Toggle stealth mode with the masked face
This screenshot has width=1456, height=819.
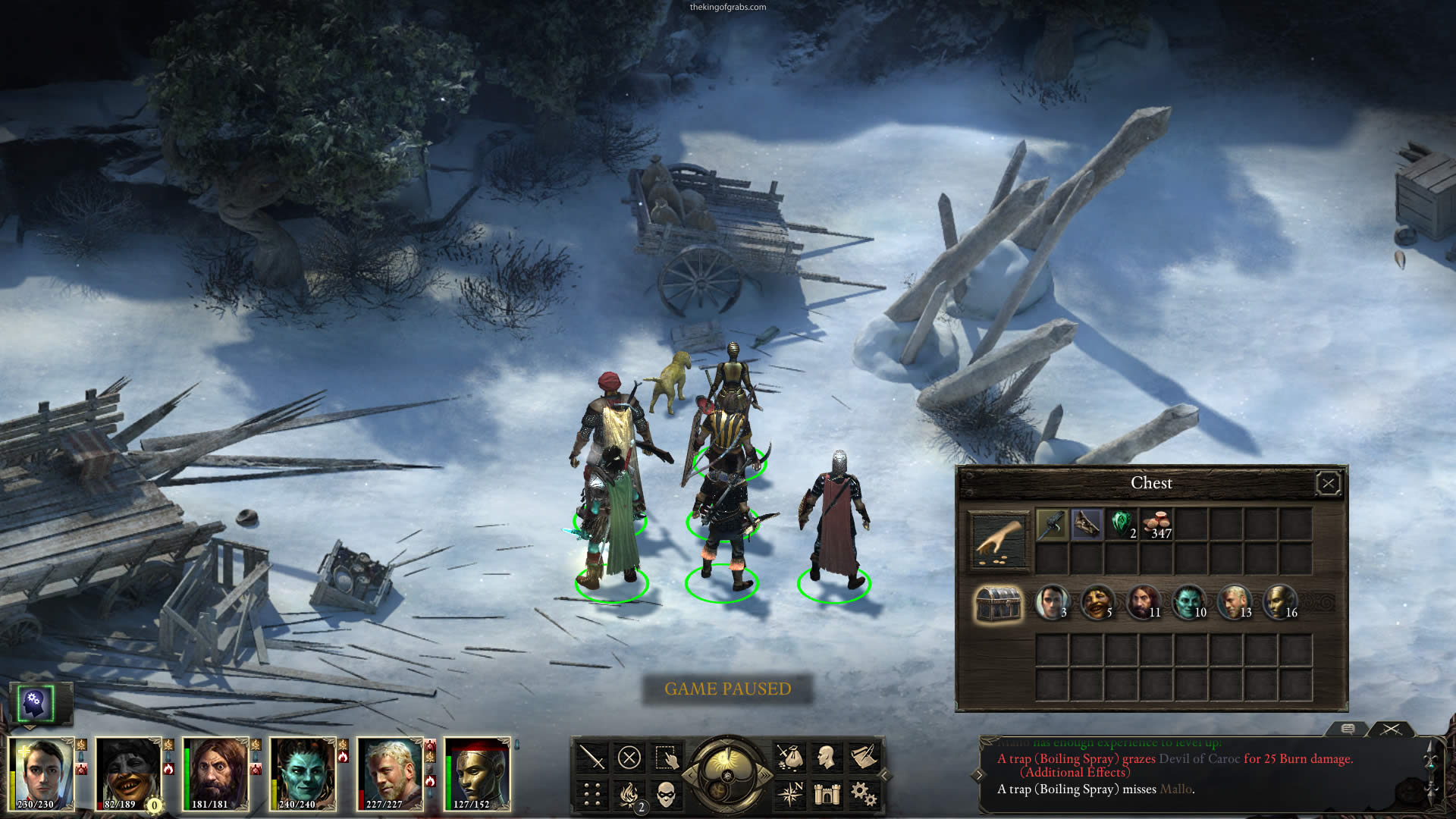coord(665,794)
